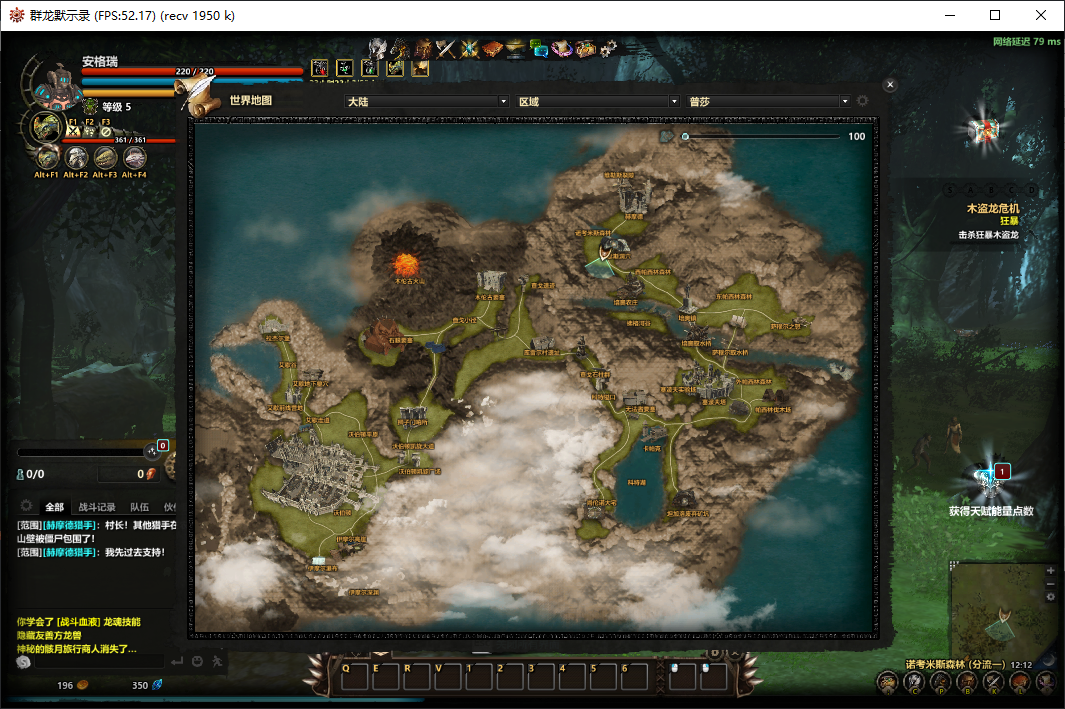
Task: Open chat settings gear icon
Action: click(x=26, y=506)
